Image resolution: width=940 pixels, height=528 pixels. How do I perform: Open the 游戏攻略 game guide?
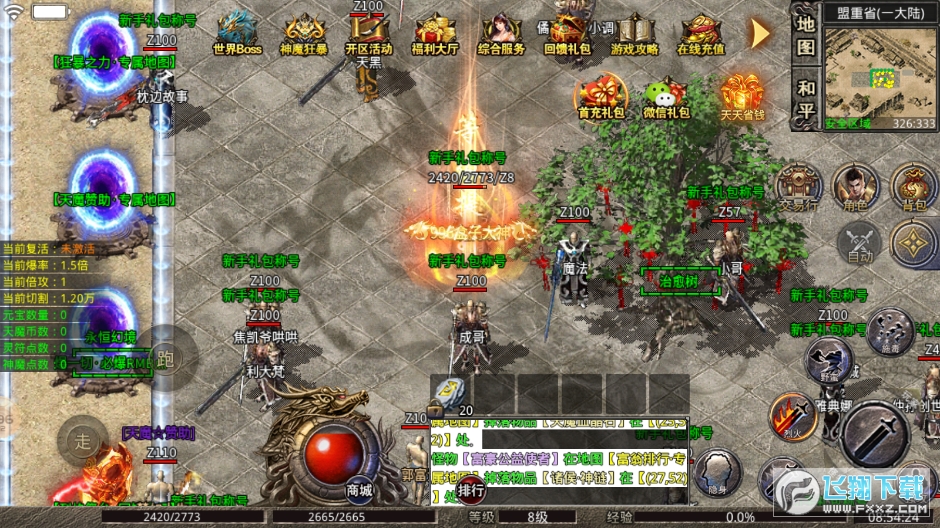[x=635, y=32]
